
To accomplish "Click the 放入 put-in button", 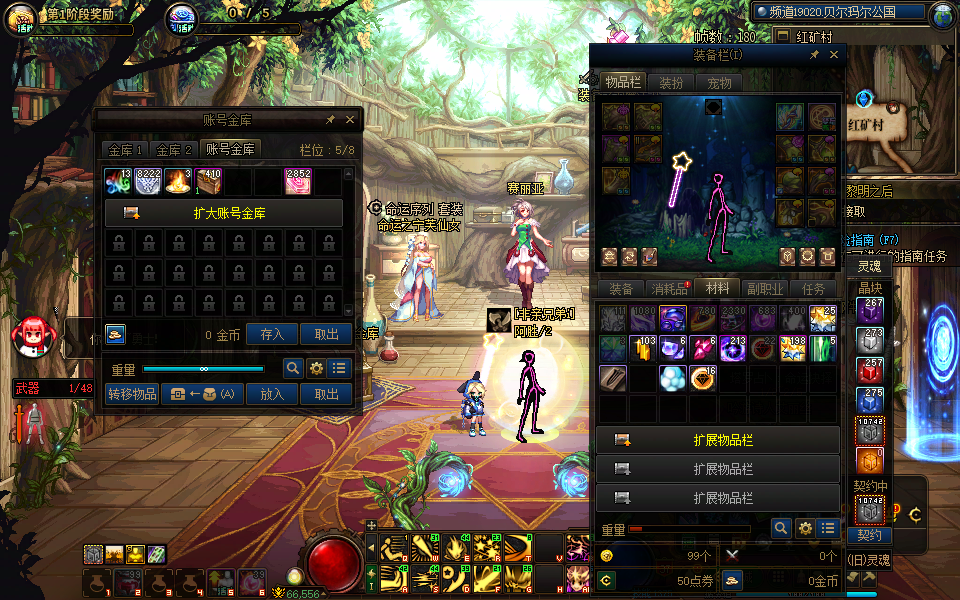I will (x=272, y=394).
